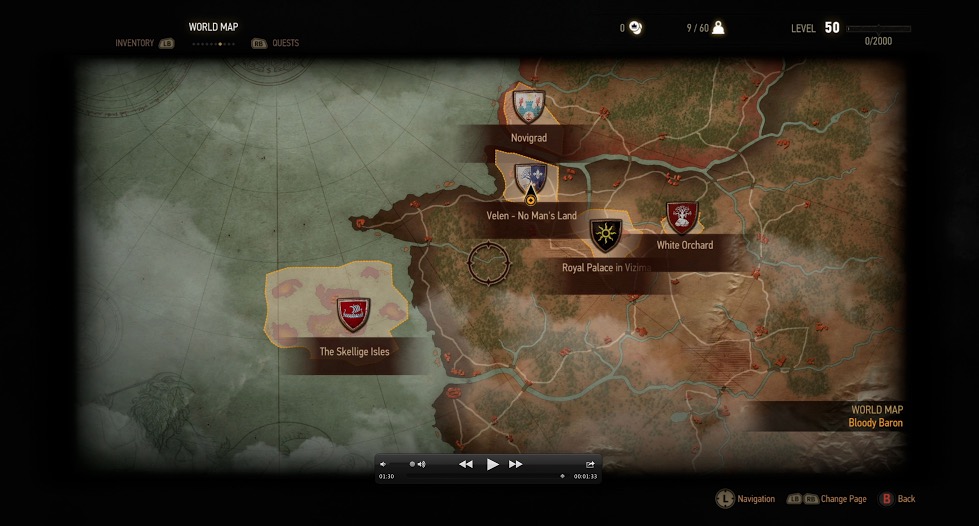Select the Novigrad region shield
The image size is (979, 526).
[527, 105]
